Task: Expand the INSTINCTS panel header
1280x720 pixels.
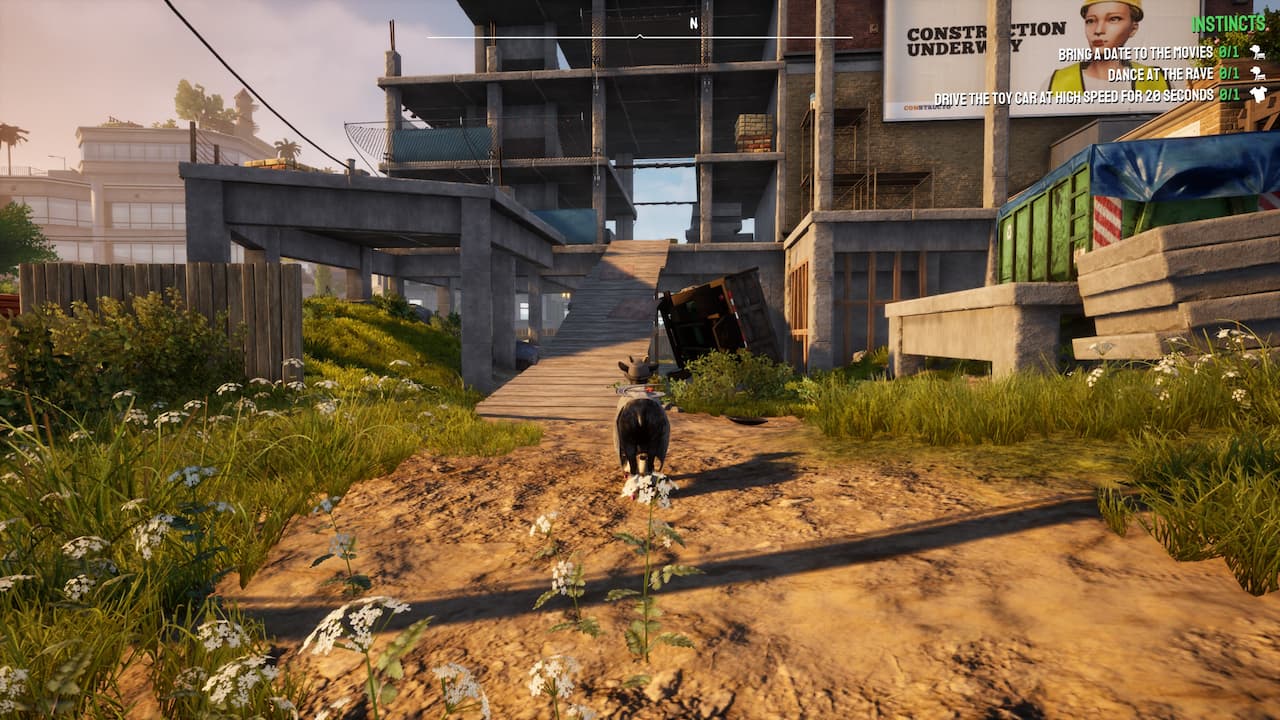Action: [x=1228, y=22]
